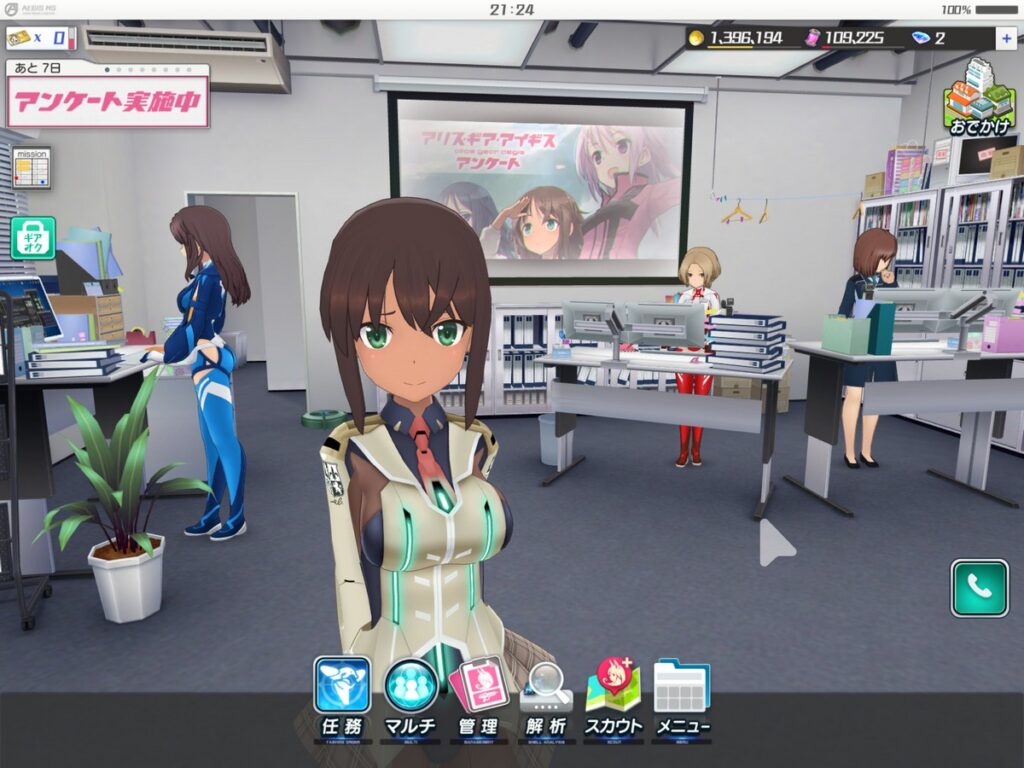Open the mission calendar icon
Viewport: 1024px width, 768px height.
[31, 167]
